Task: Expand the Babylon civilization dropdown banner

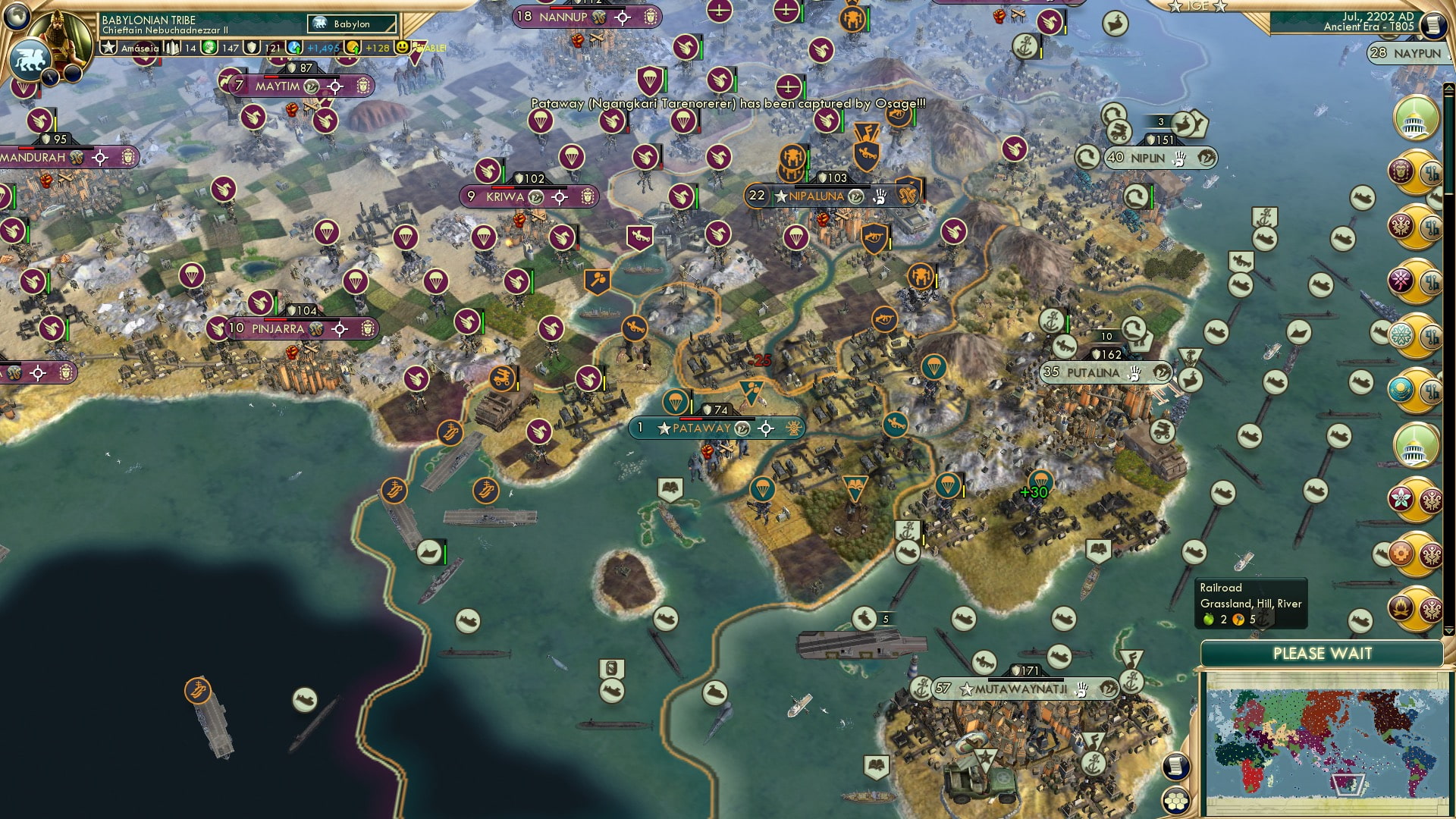Action: [350, 24]
